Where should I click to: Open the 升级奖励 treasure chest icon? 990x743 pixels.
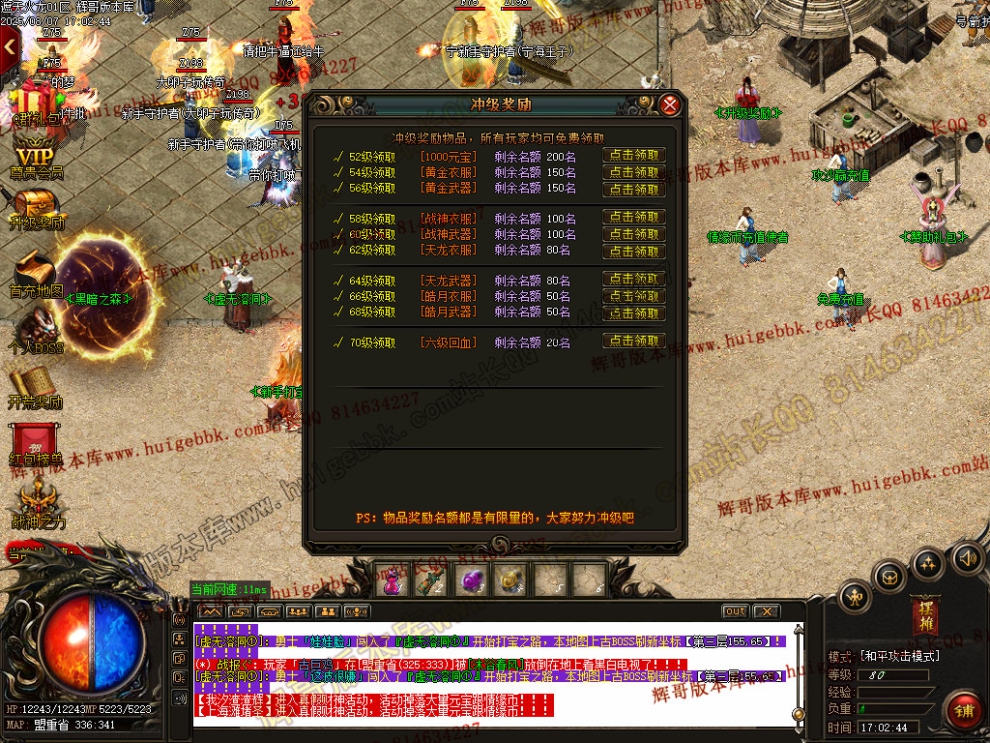[x=36, y=208]
